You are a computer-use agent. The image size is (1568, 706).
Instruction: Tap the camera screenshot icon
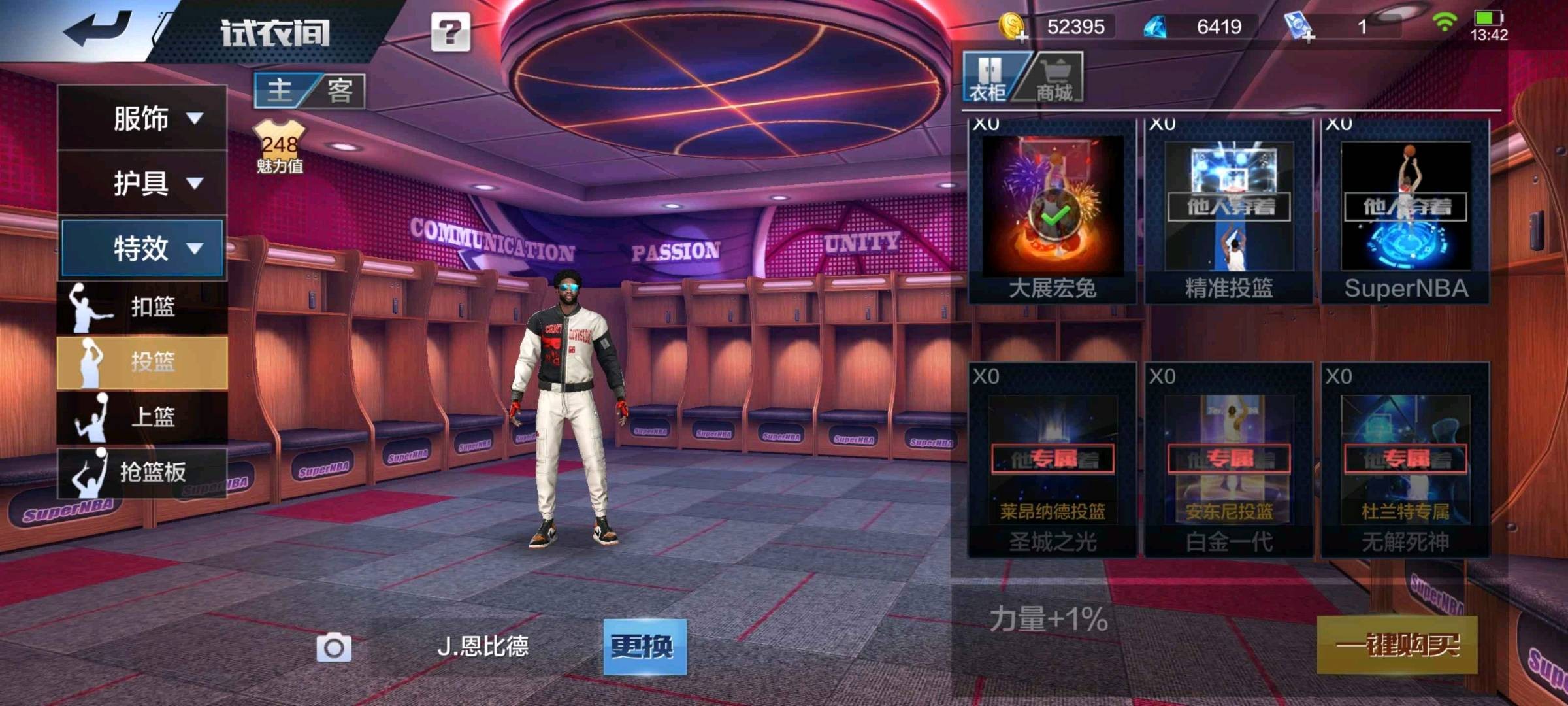tap(334, 648)
